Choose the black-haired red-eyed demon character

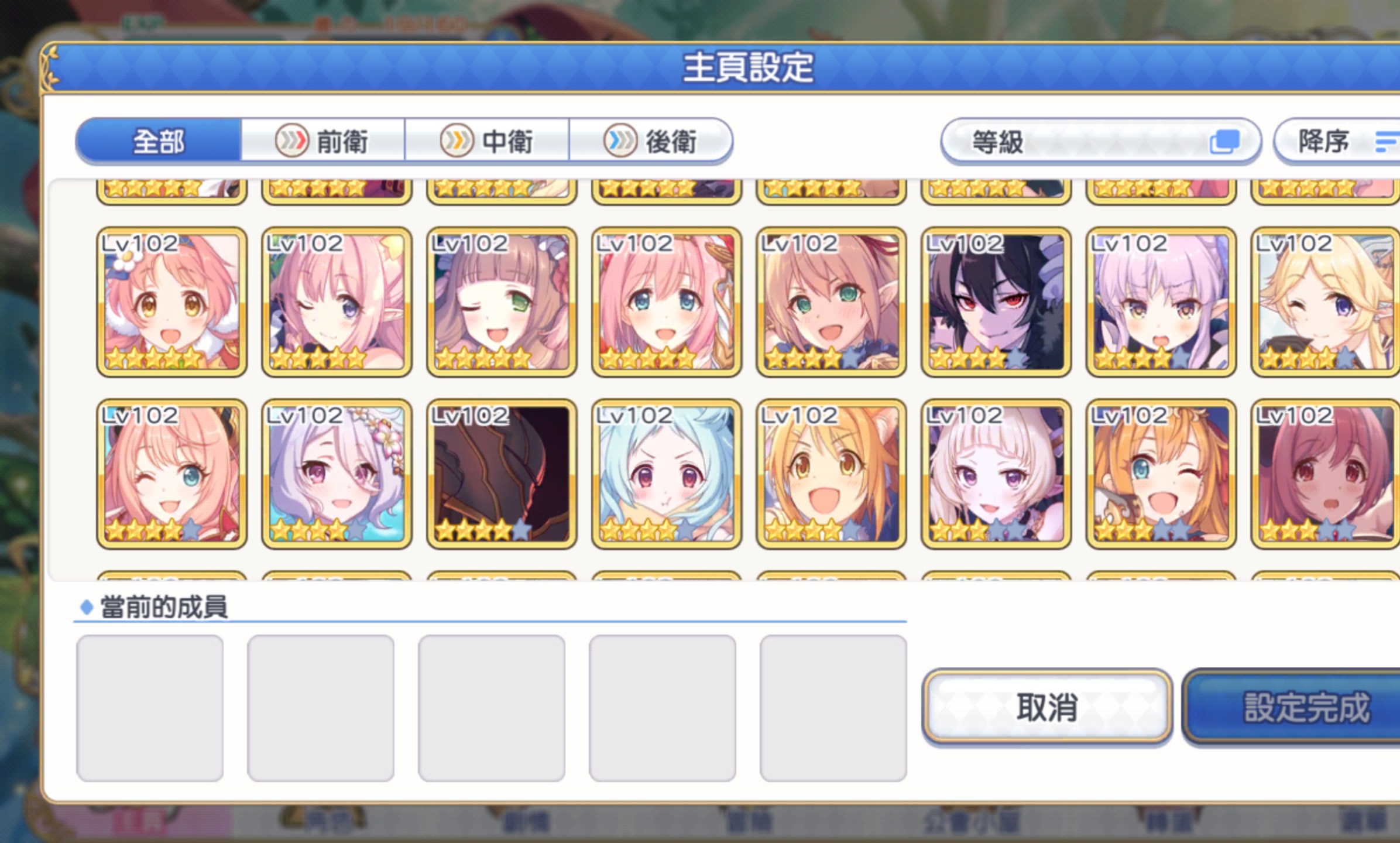[996, 302]
